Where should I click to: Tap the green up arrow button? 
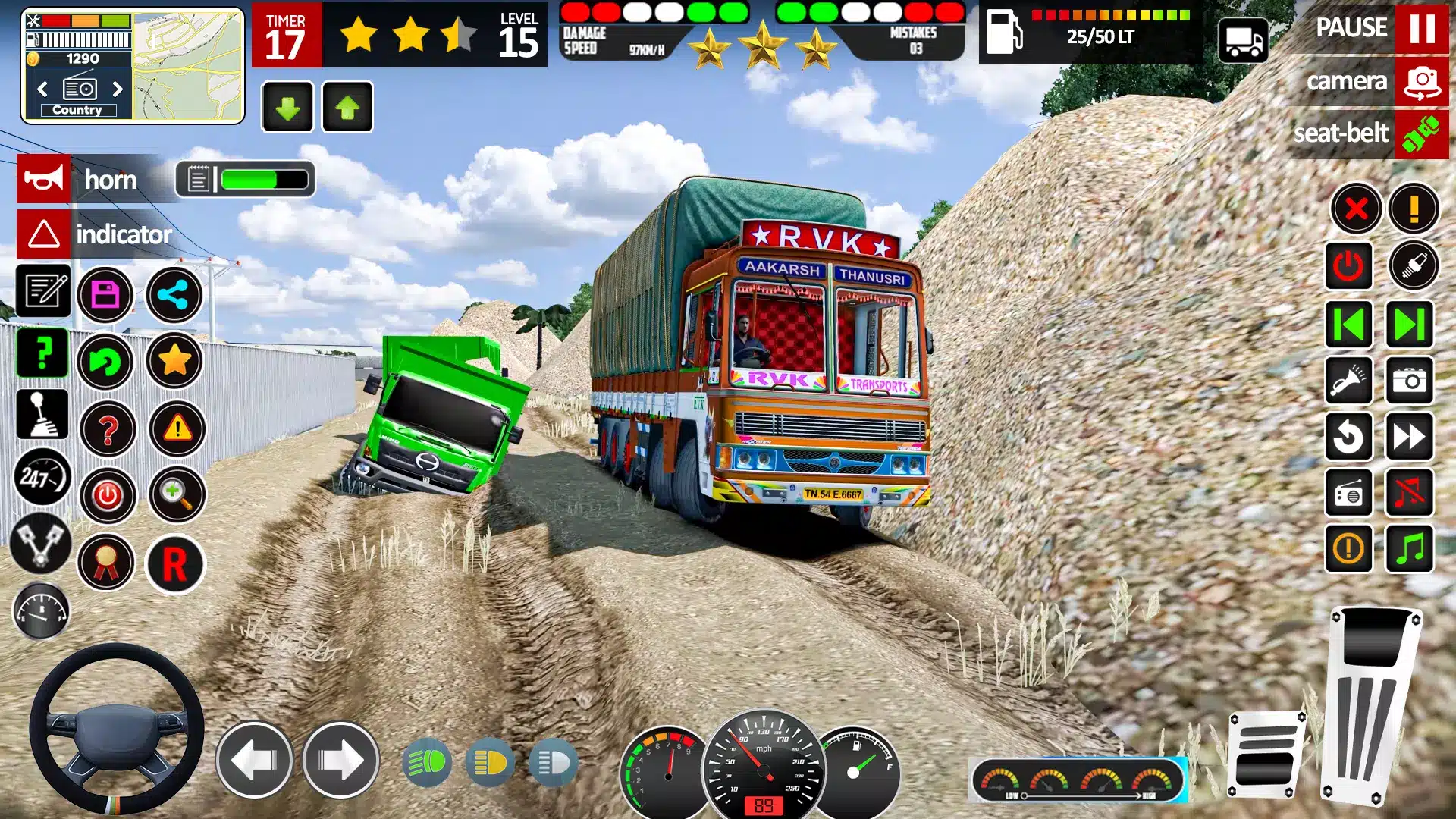[347, 108]
